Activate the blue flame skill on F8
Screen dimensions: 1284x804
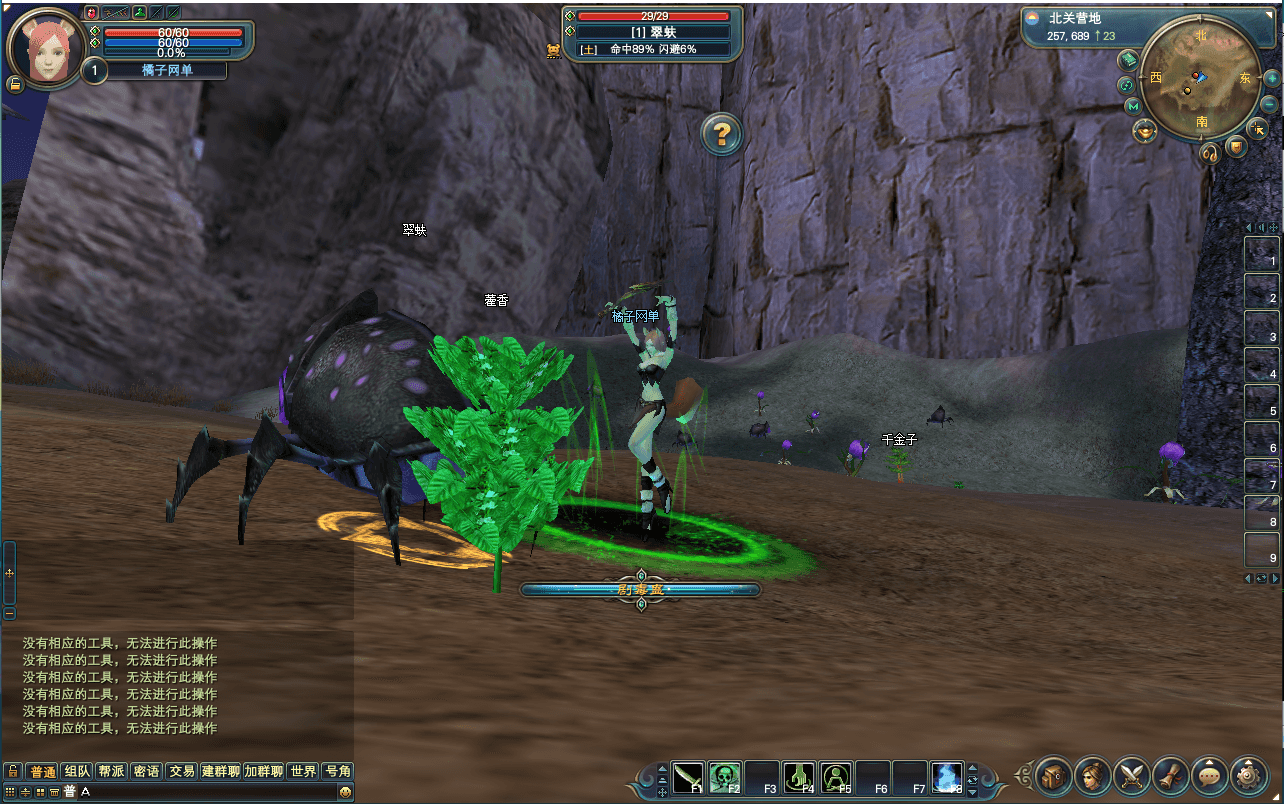(946, 777)
